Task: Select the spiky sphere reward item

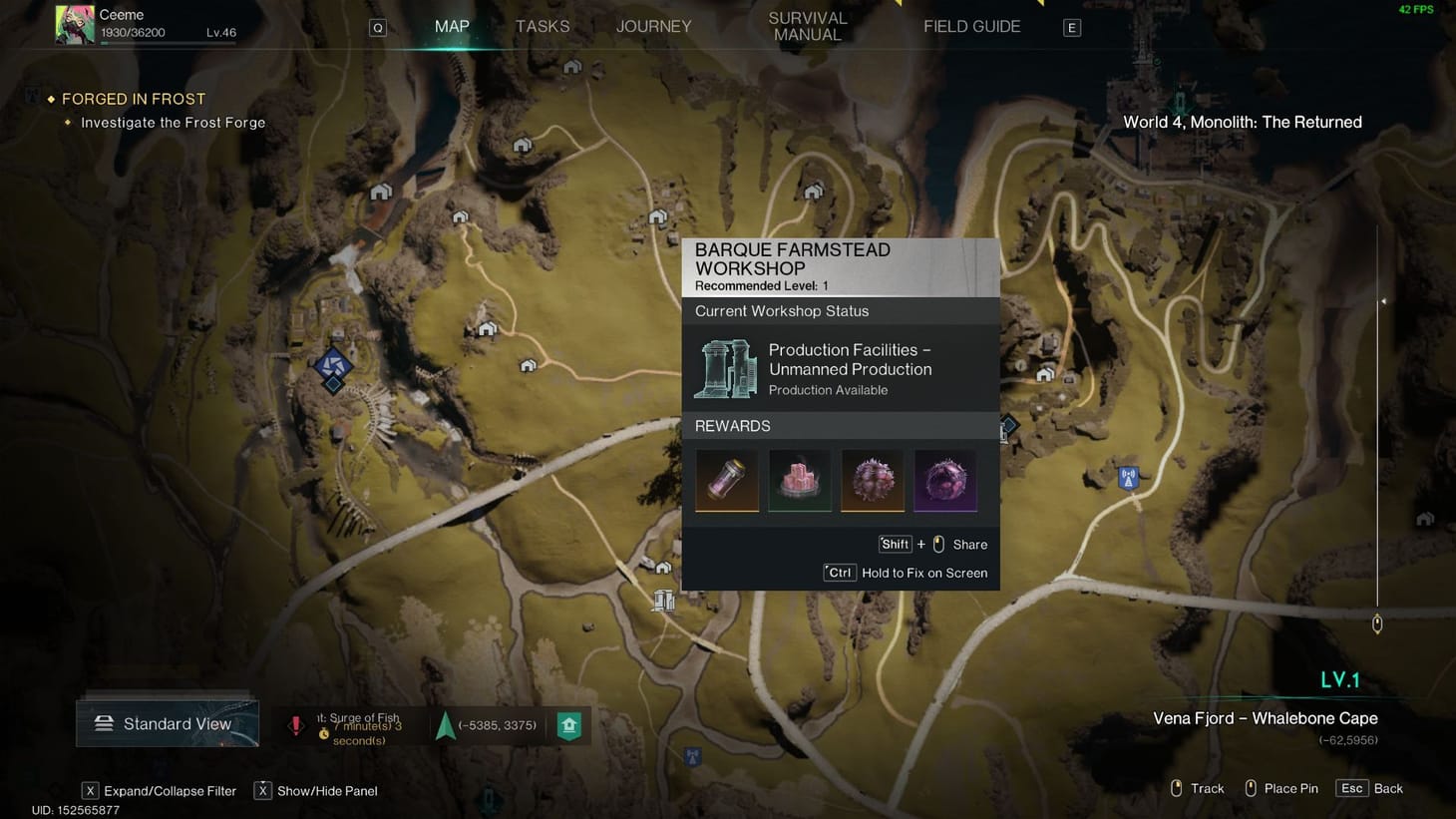Action: coord(872,480)
